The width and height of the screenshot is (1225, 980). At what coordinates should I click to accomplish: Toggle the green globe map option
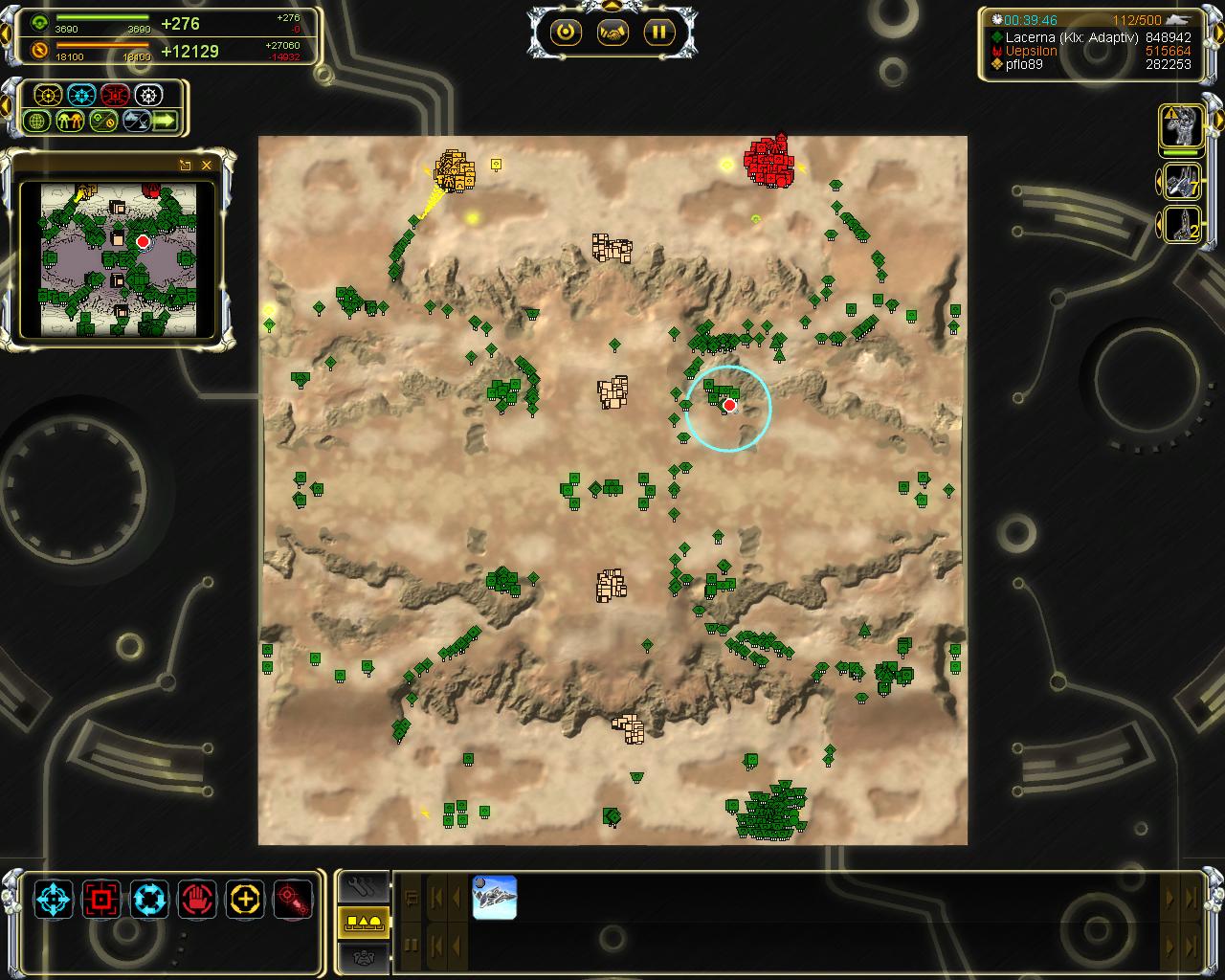(x=38, y=122)
